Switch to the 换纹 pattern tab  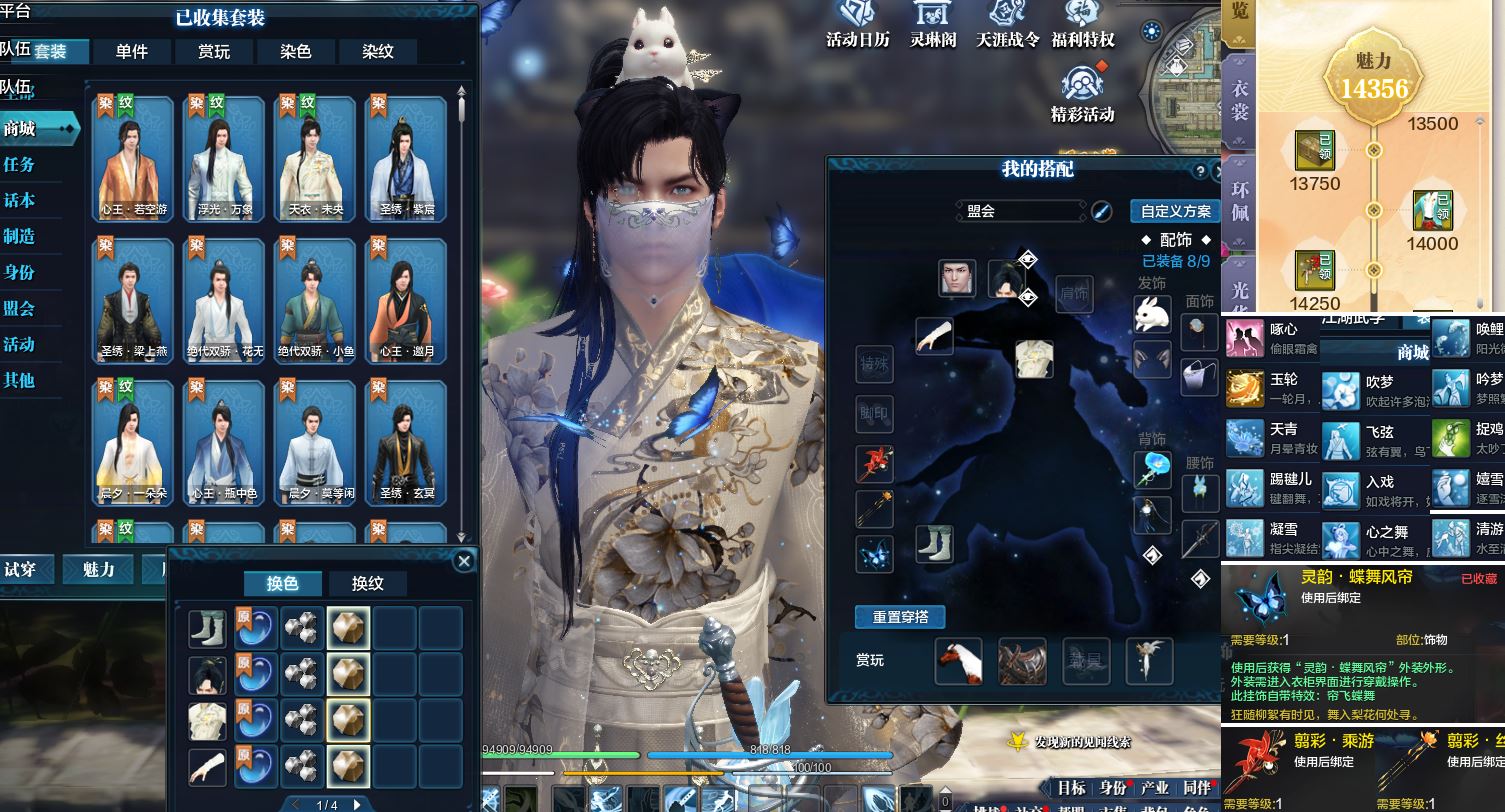[367, 584]
